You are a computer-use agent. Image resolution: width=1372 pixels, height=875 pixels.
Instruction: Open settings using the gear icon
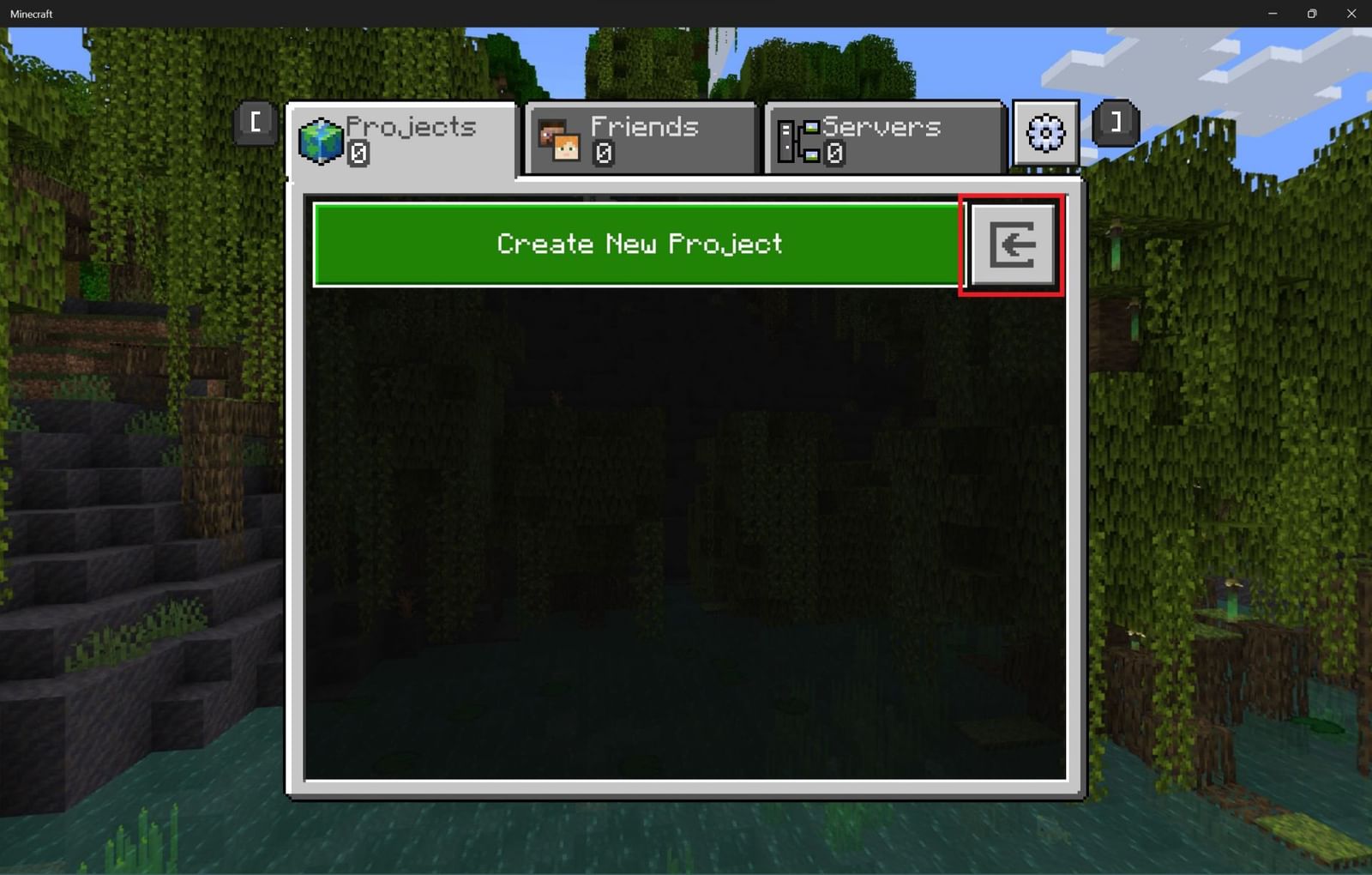1044,133
